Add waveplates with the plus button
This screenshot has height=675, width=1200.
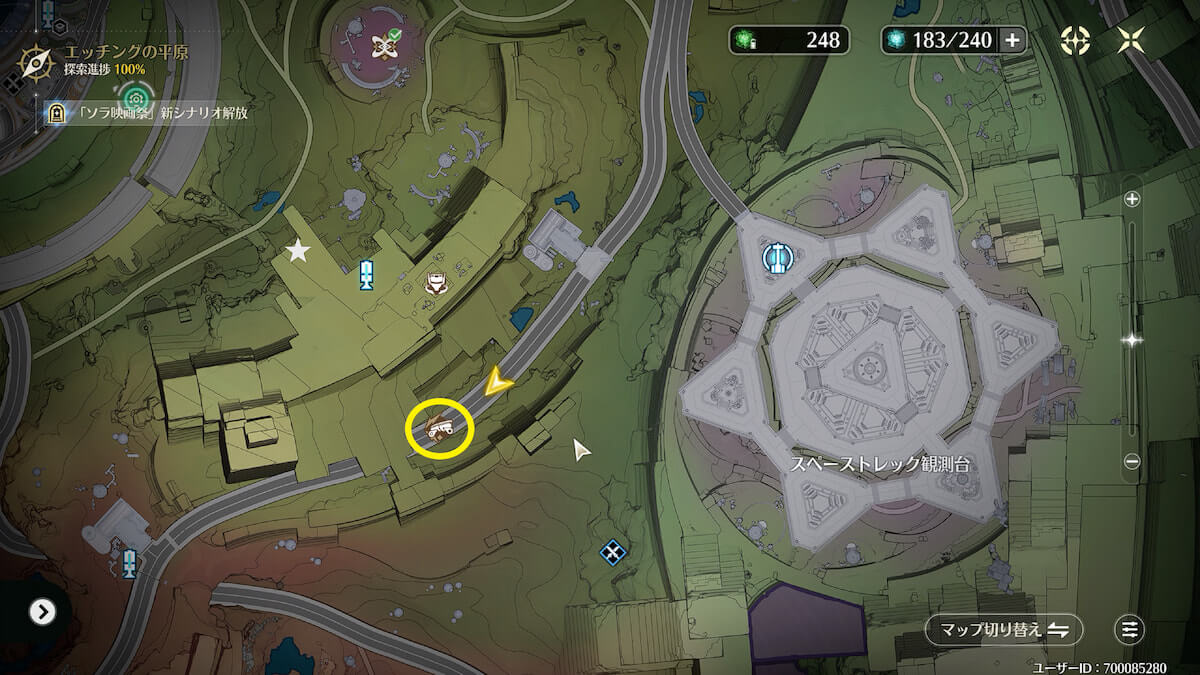point(1012,40)
